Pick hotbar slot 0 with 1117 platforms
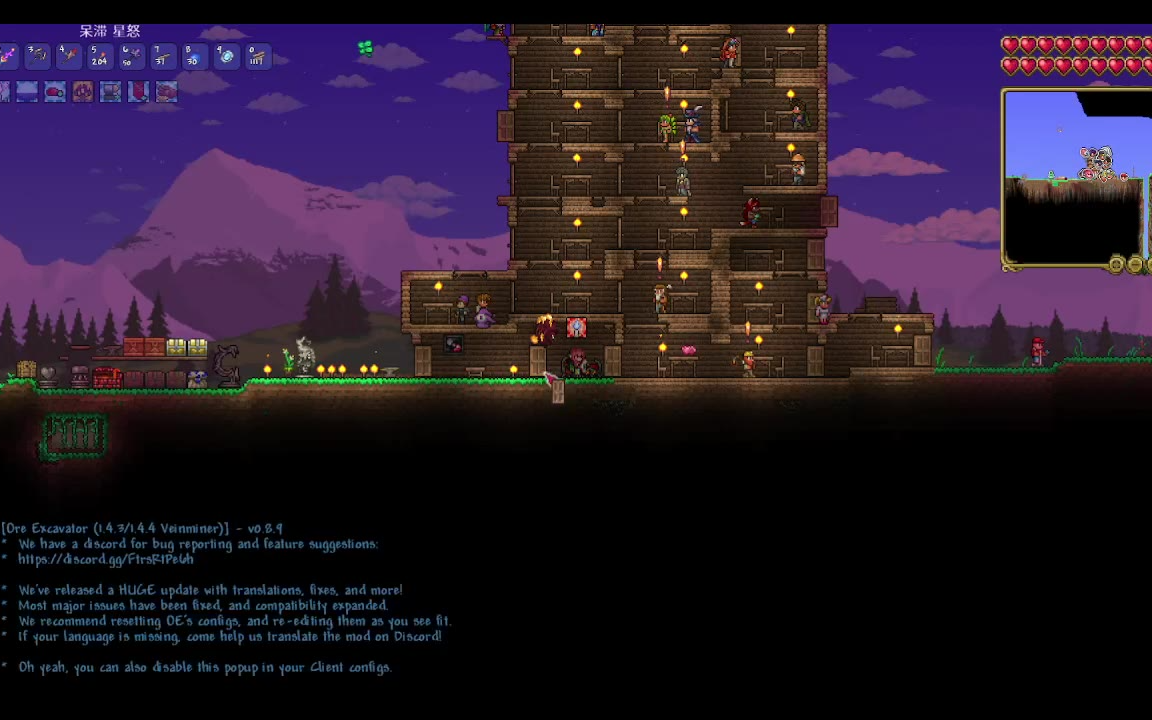Image resolution: width=1152 pixels, height=720 pixels. 257,56
